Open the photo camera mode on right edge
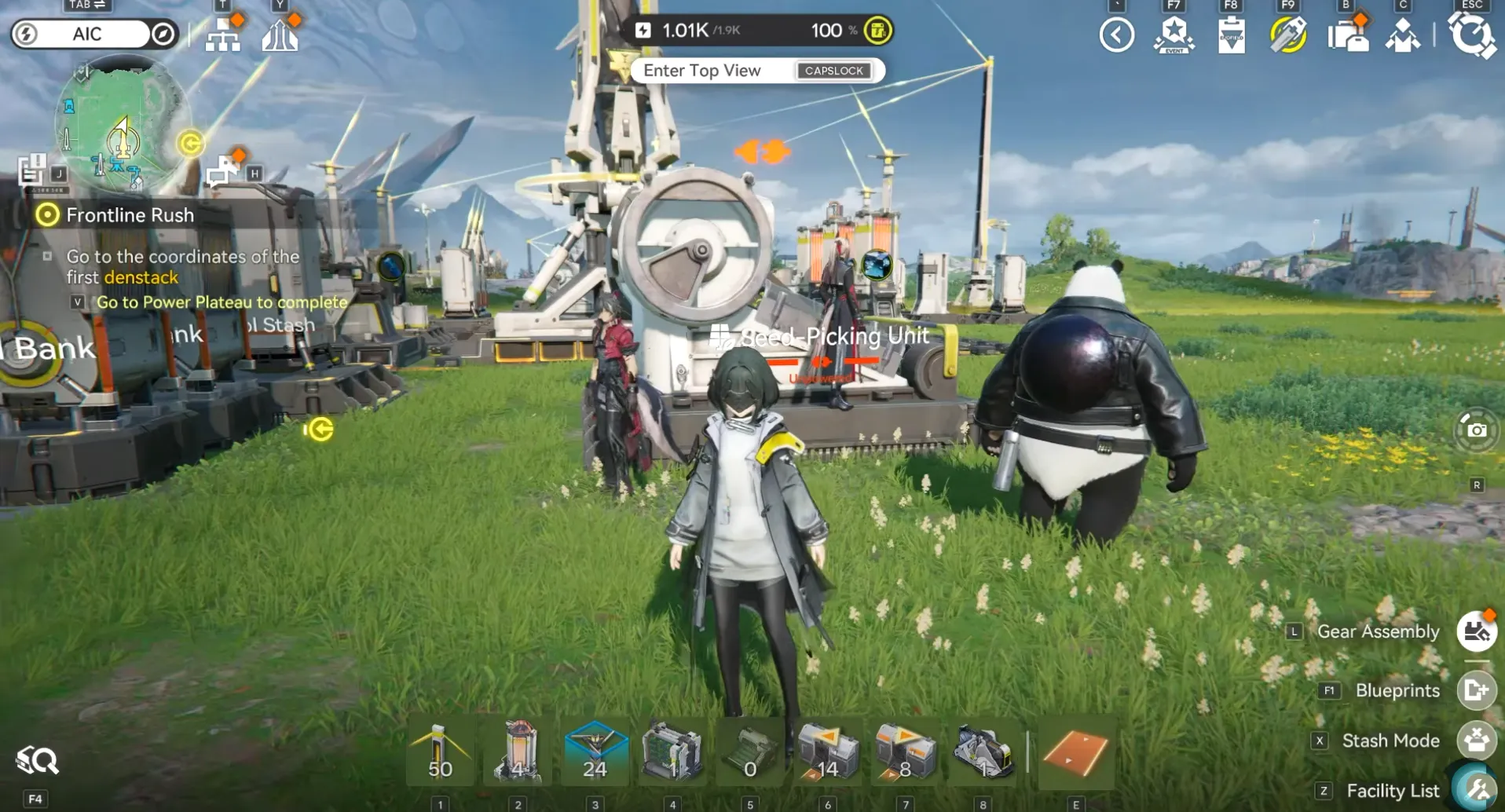1505x812 pixels. 1478,430
